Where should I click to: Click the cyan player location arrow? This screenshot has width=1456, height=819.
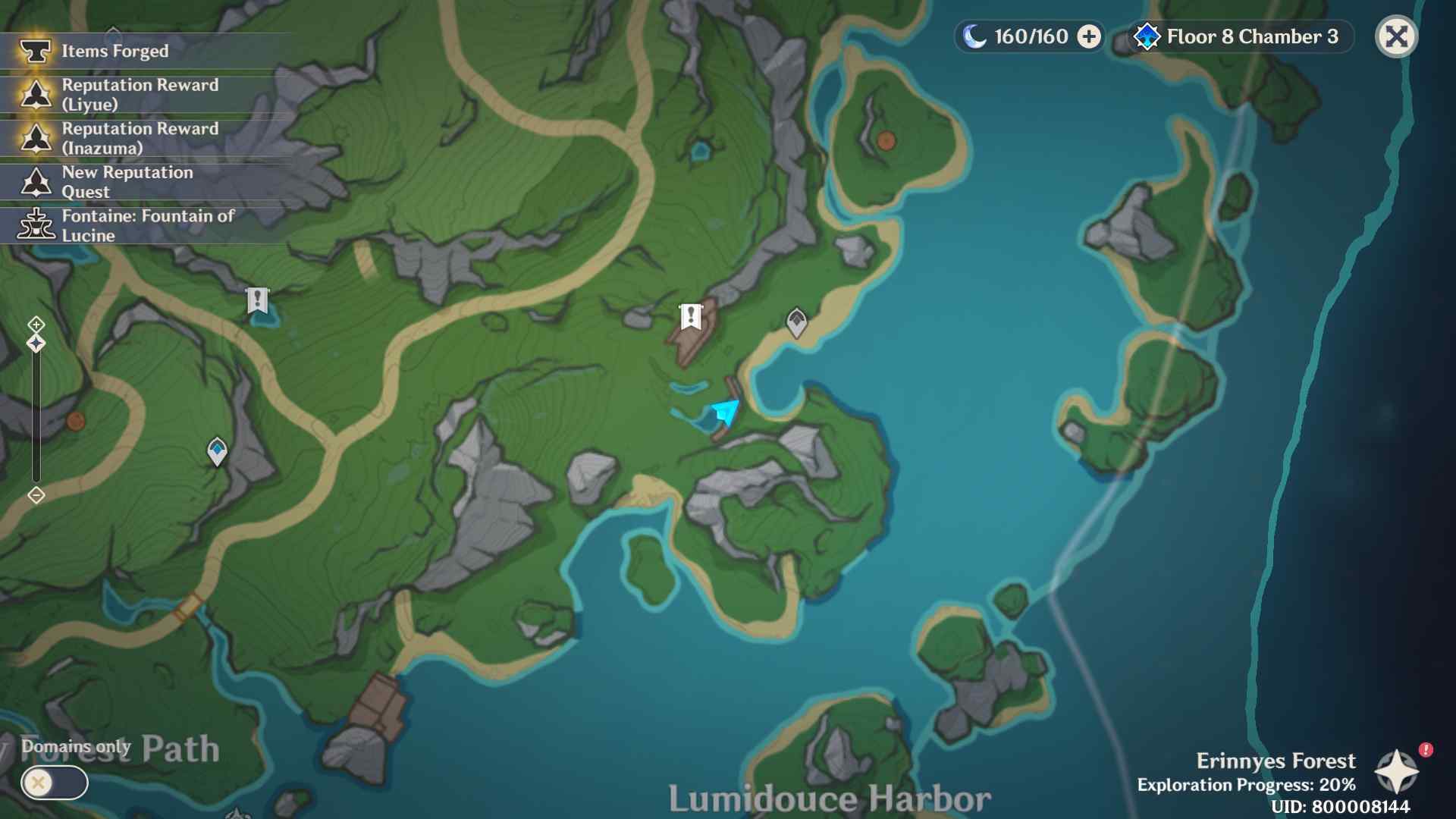(x=726, y=412)
